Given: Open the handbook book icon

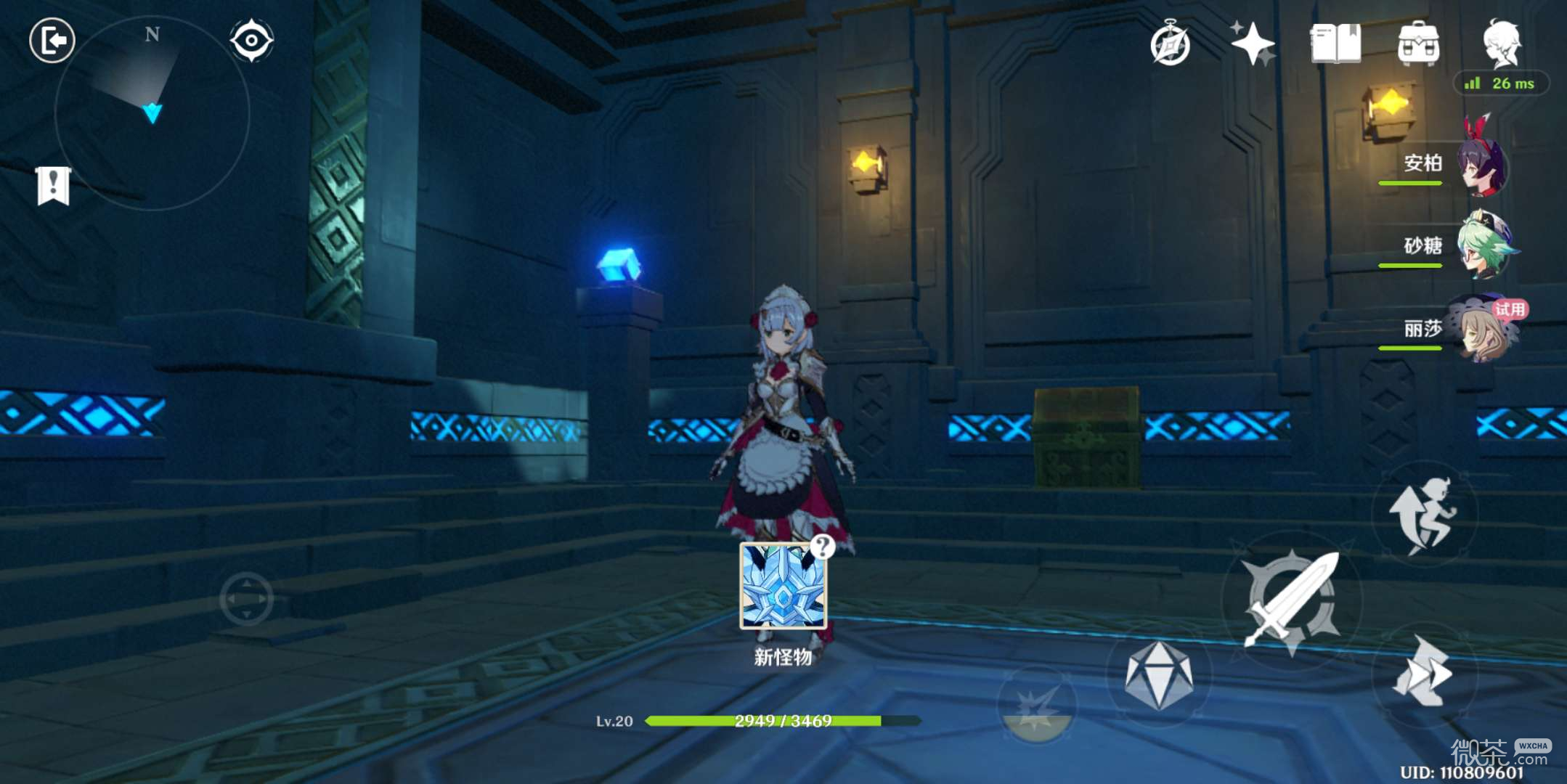Looking at the screenshot, I should coord(1335,44).
